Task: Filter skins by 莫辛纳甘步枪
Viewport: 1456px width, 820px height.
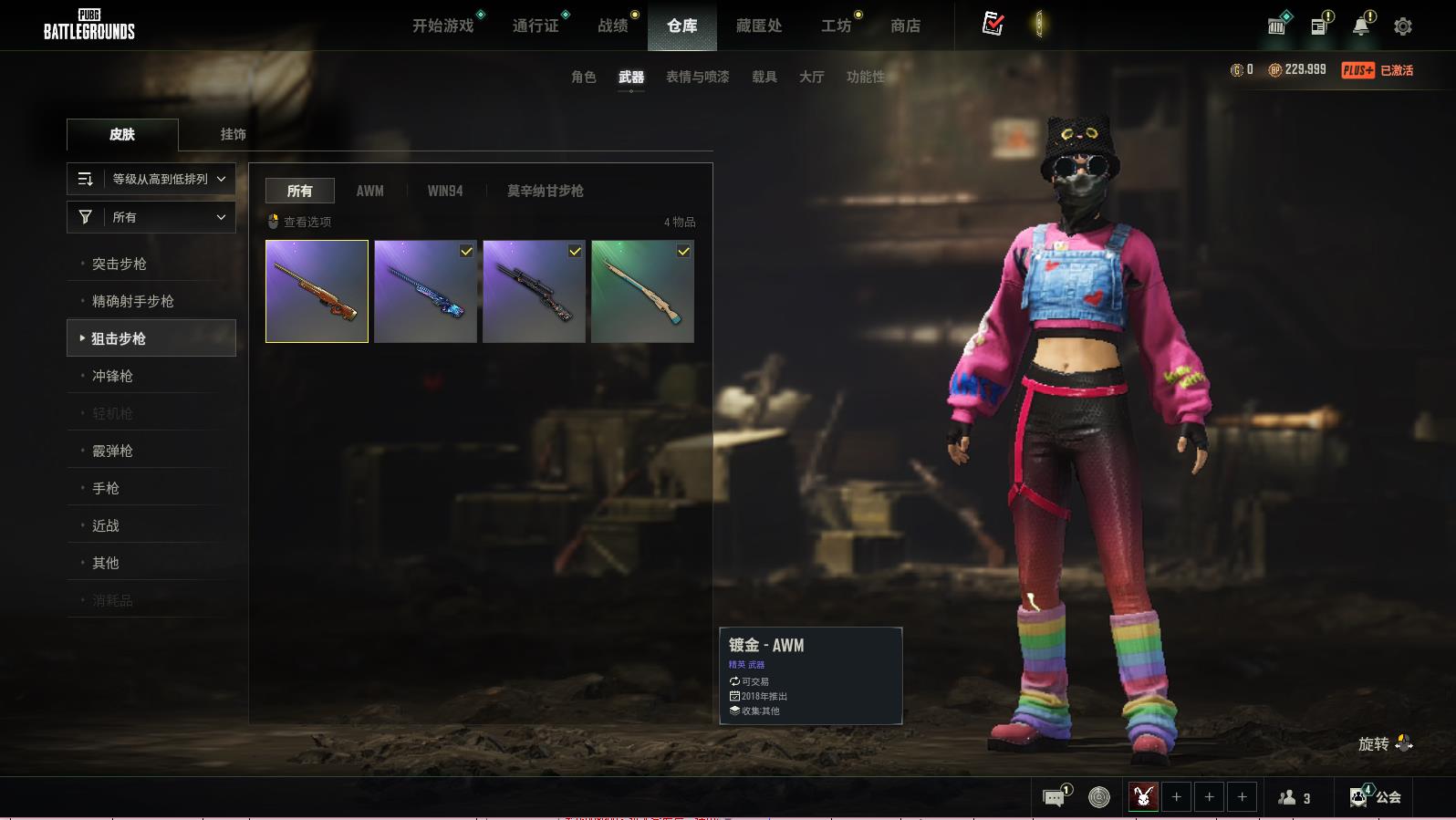Action: pos(545,191)
